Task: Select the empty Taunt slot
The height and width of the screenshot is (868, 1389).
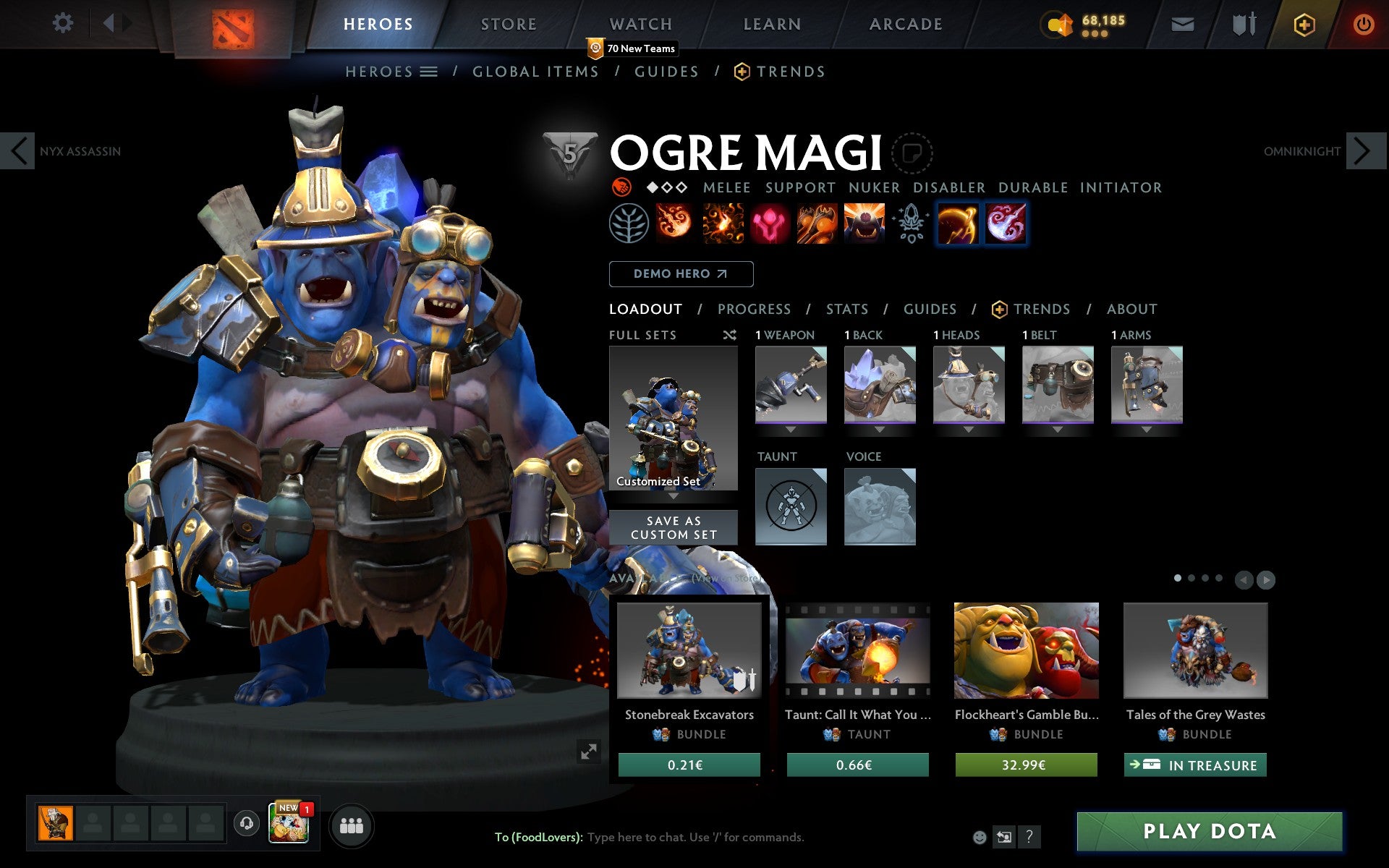Action: pos(791,506)
